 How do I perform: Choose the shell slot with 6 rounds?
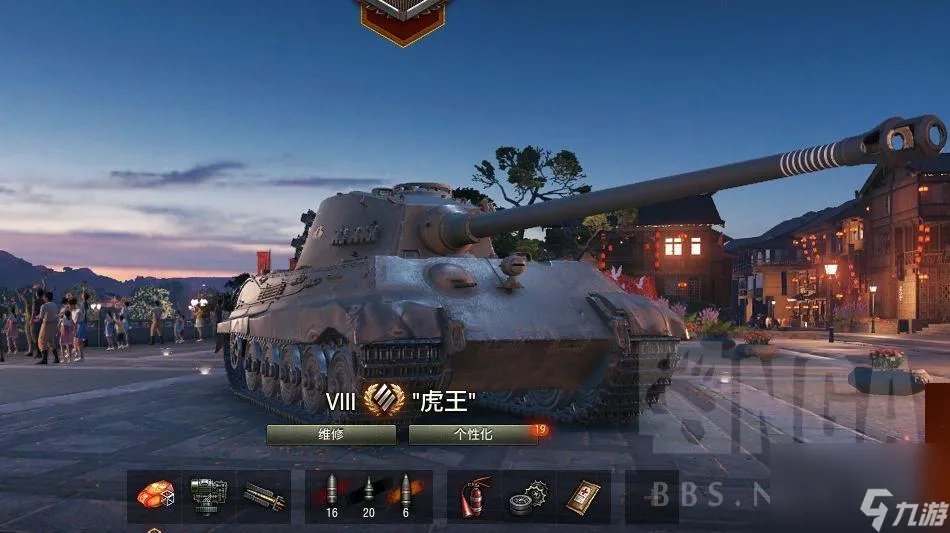click(405, 496)
